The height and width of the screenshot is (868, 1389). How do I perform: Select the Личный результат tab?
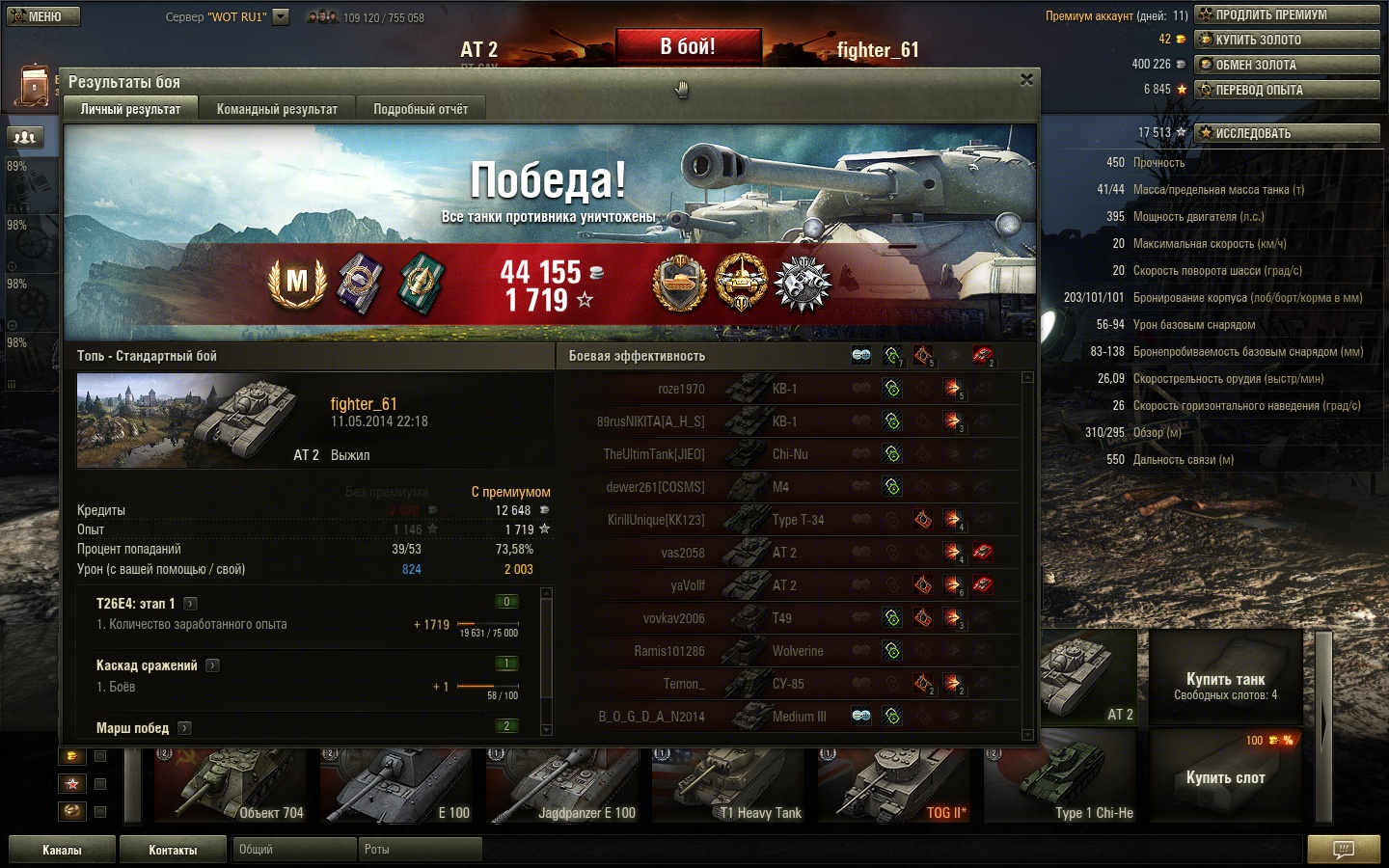pyautogui.click(x=130, y=109)
